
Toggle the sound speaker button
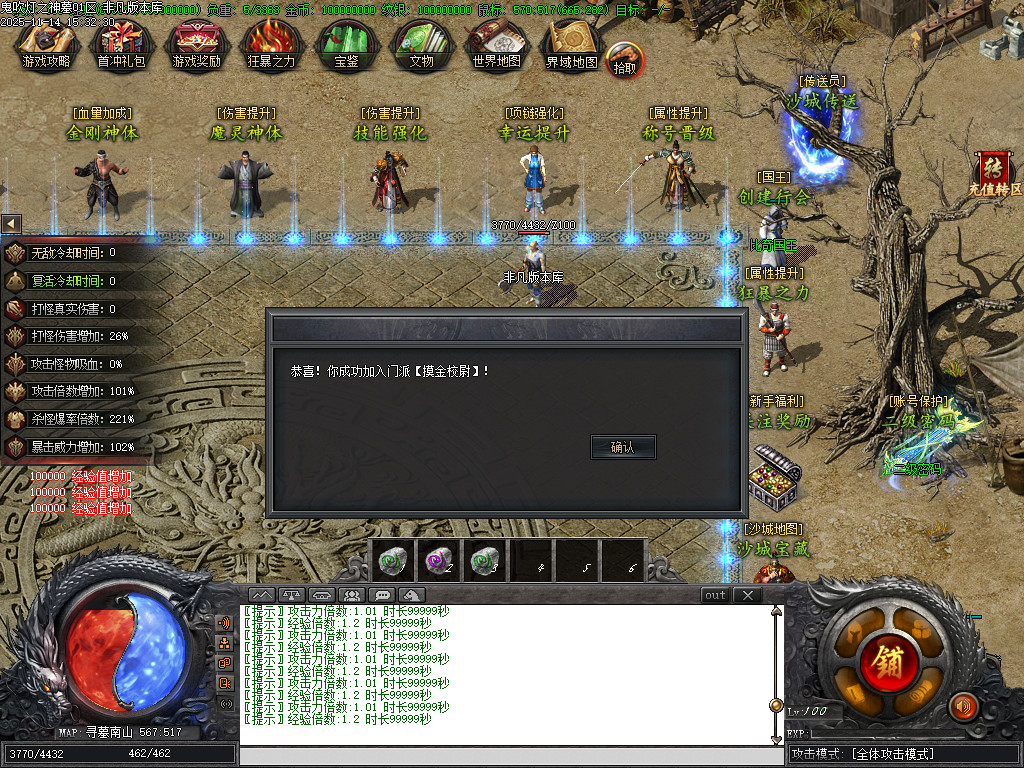tap(963, 706)
